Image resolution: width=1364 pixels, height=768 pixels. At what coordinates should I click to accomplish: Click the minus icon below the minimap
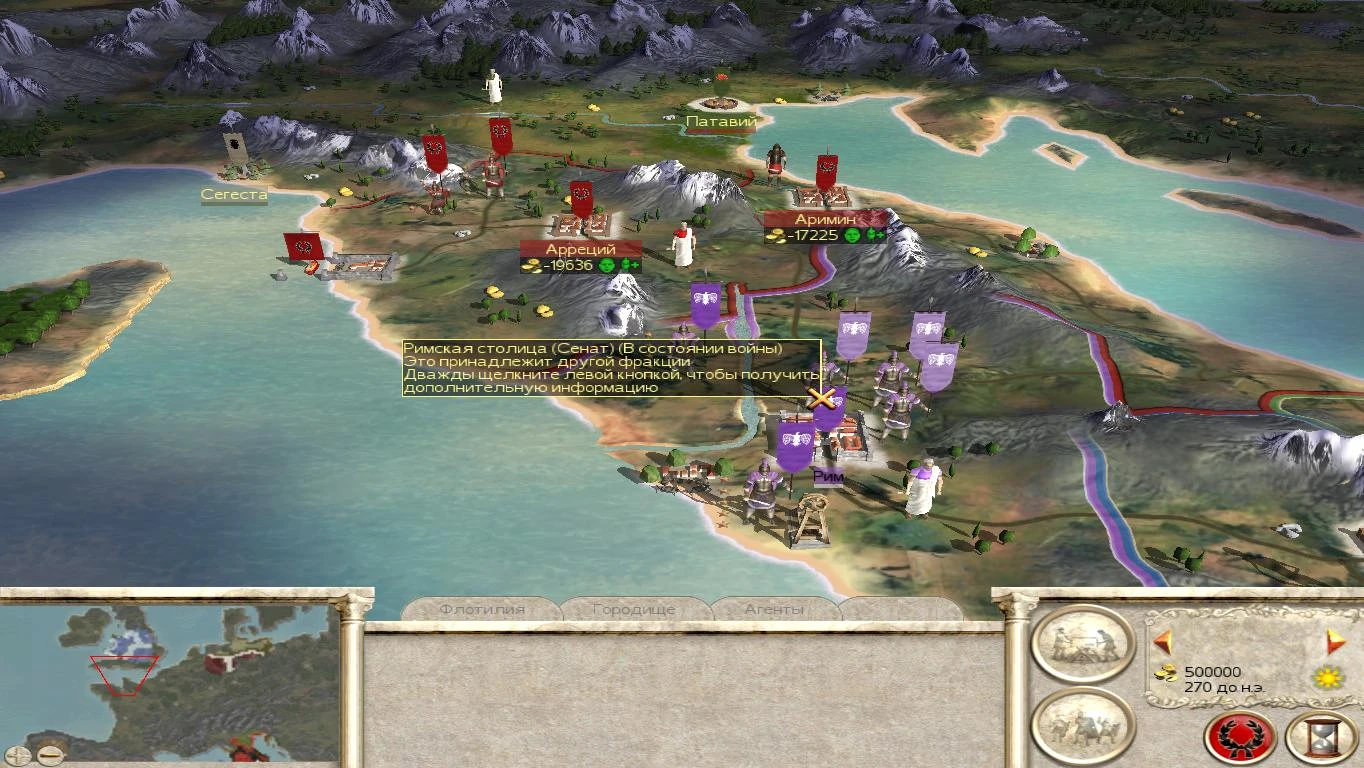[50, 756]
